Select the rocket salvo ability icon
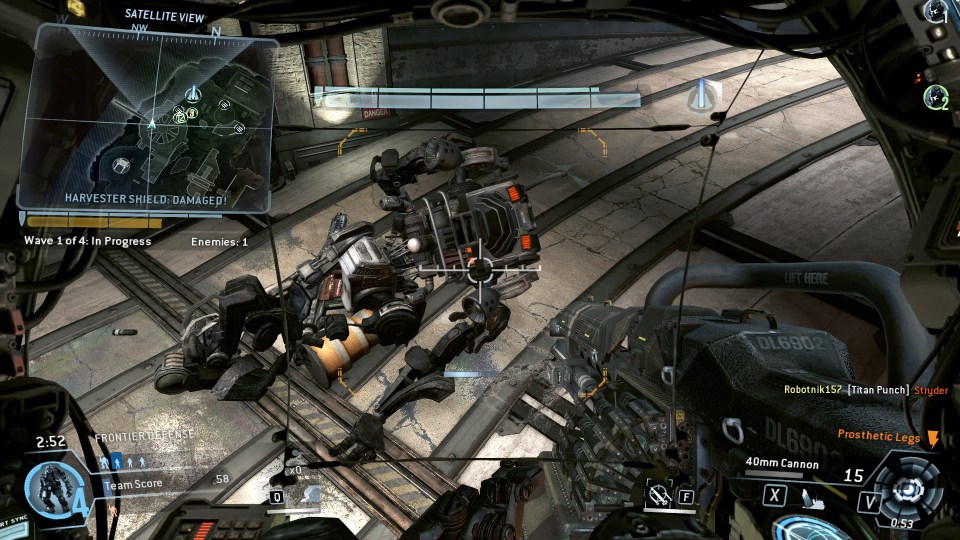The height and width of the screenshot is (540, 960). (x=311, y=494)
